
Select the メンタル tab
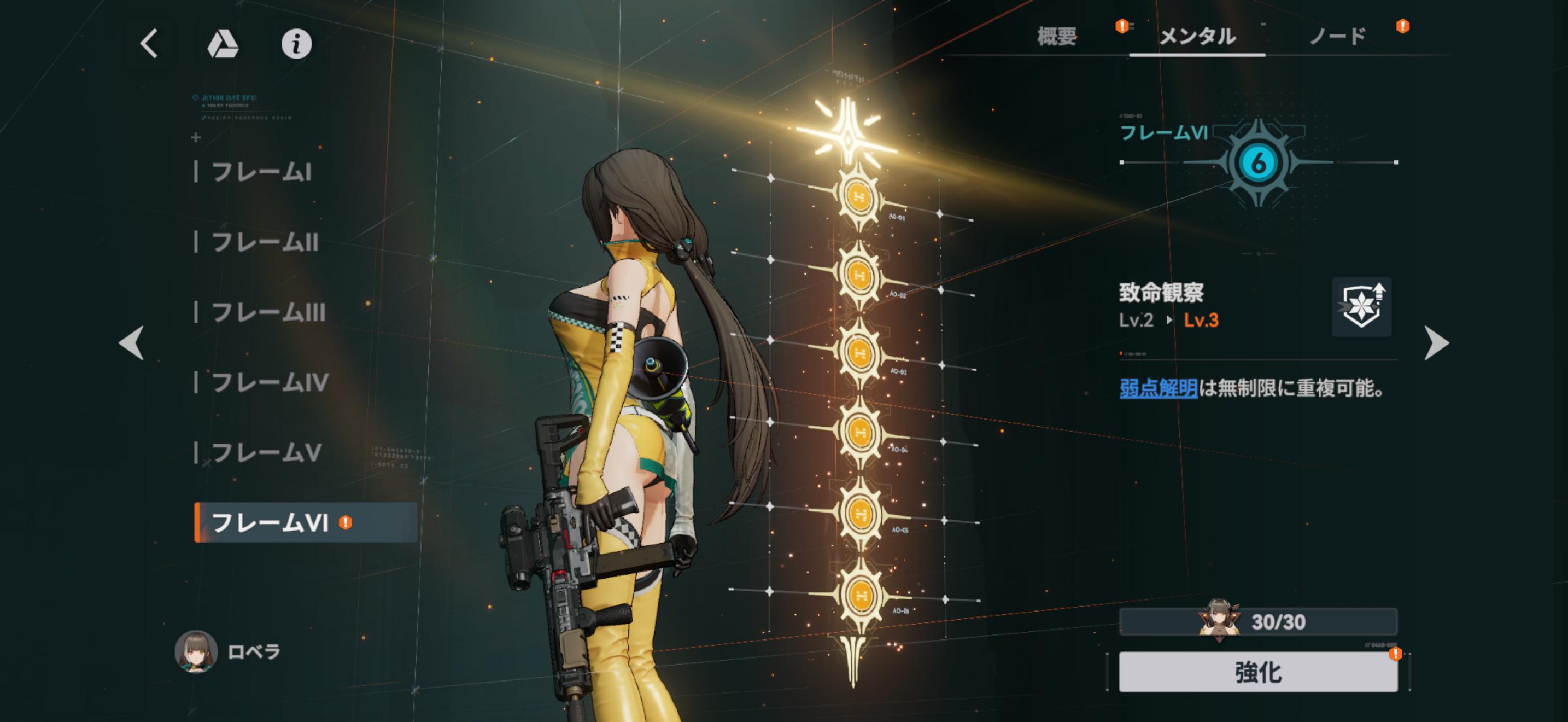(x=1197, y=37)
